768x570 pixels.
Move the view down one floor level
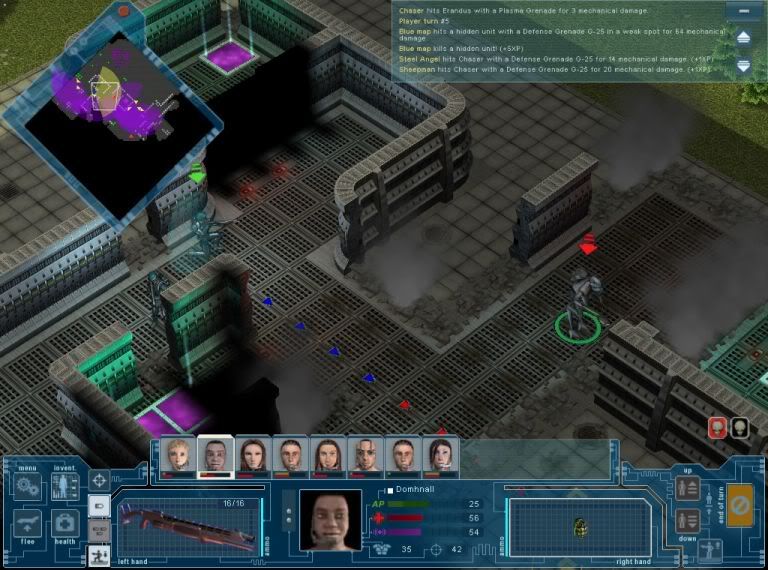click(688, 520)
